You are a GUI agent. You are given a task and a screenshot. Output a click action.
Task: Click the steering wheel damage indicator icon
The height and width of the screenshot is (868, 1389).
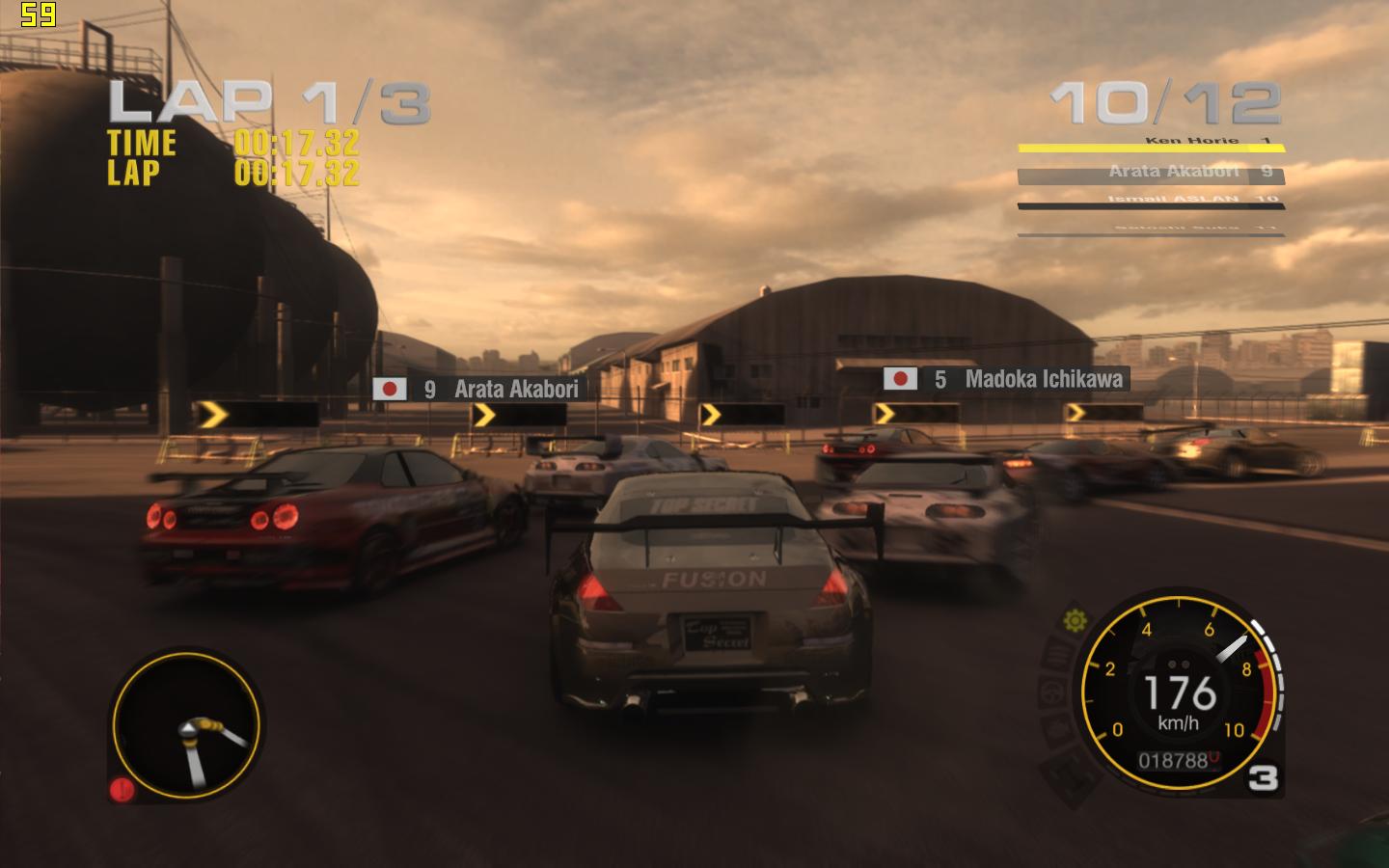pyautogui.click(x=1051, y=692)
